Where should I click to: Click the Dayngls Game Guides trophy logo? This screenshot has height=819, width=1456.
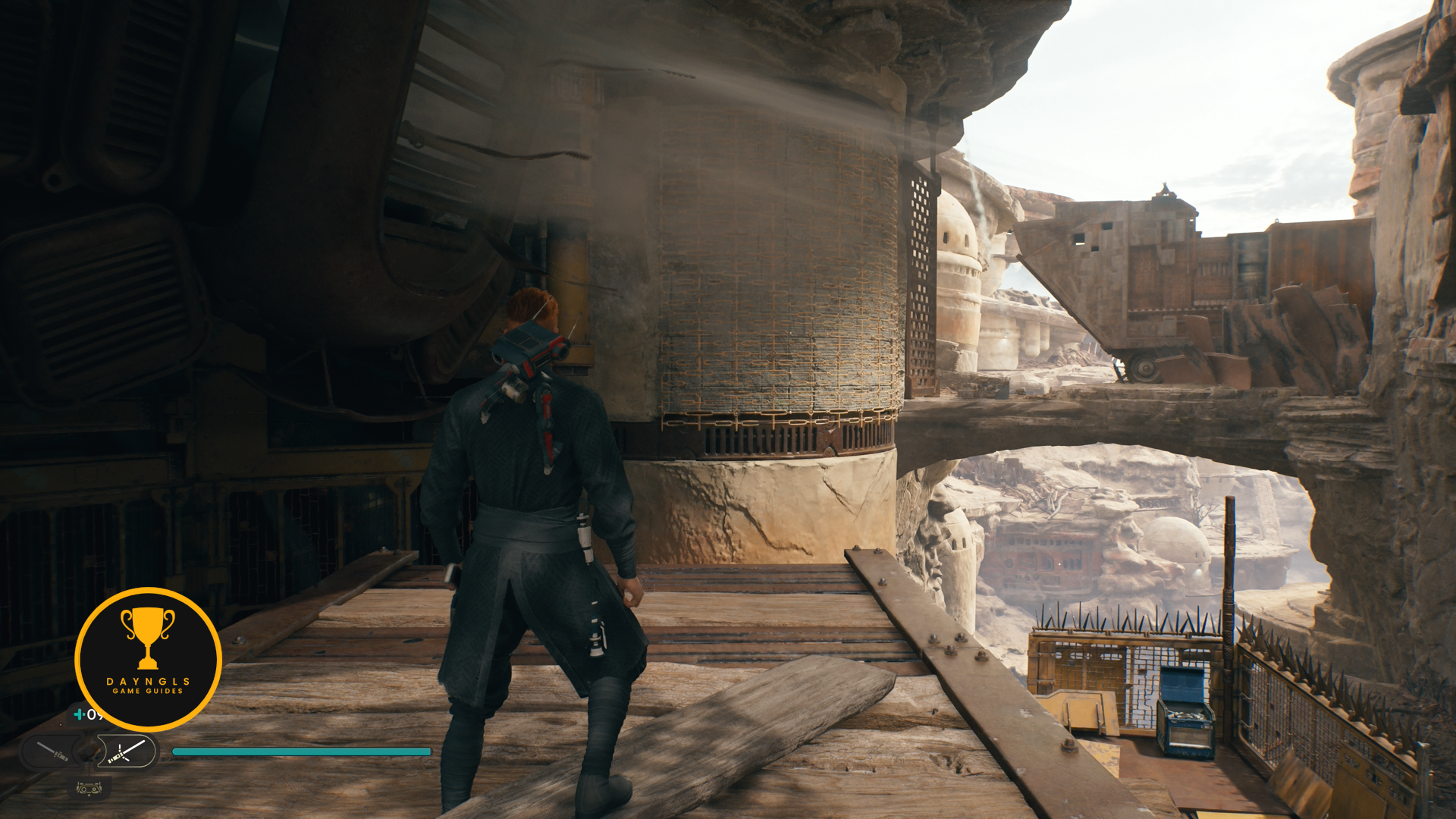tap(148, 659)
